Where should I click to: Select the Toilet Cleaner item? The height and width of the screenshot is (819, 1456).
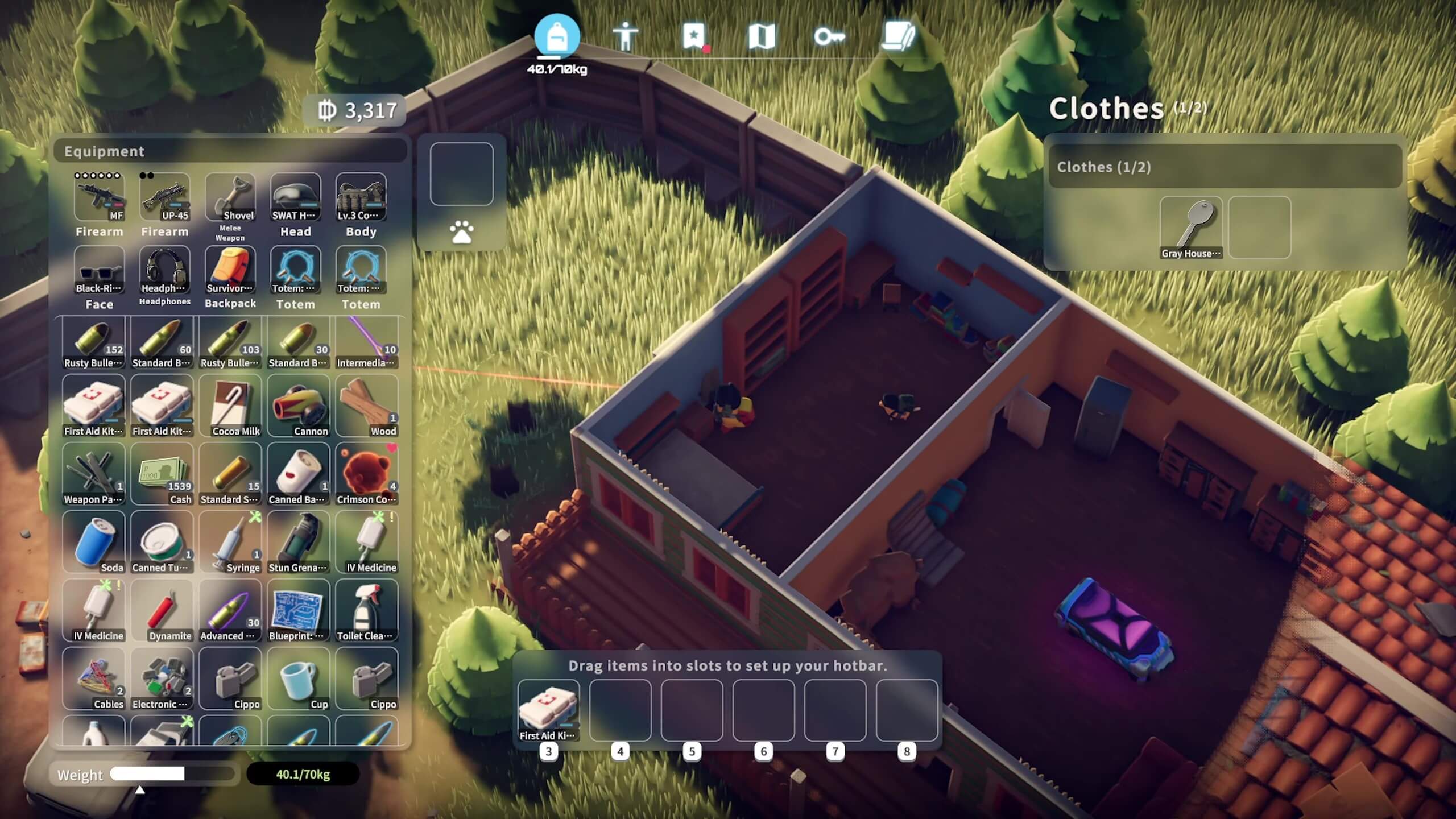(x=367, y=610)
